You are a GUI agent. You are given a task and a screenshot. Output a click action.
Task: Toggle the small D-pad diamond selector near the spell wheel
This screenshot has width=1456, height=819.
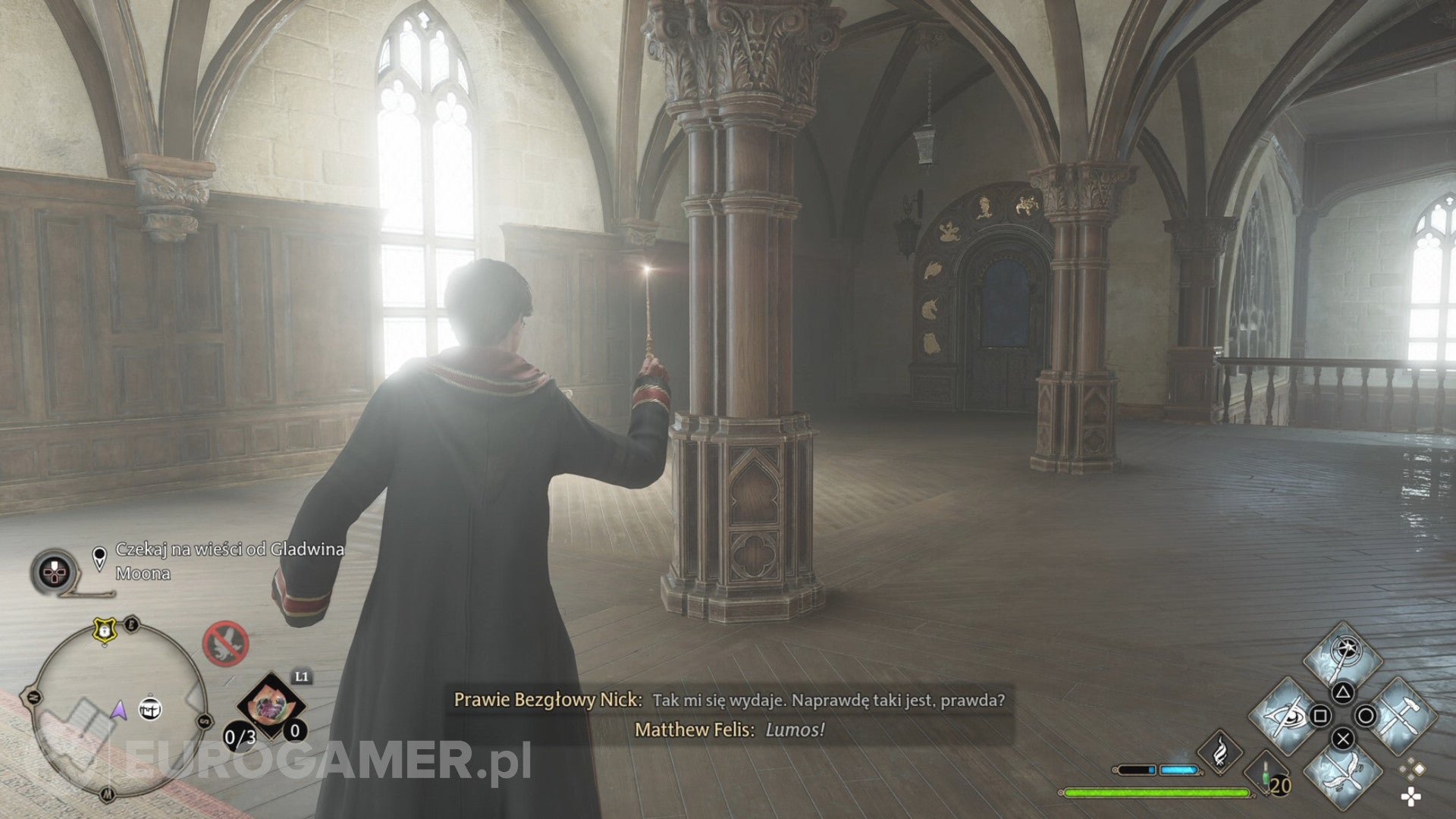(1410, 767)
